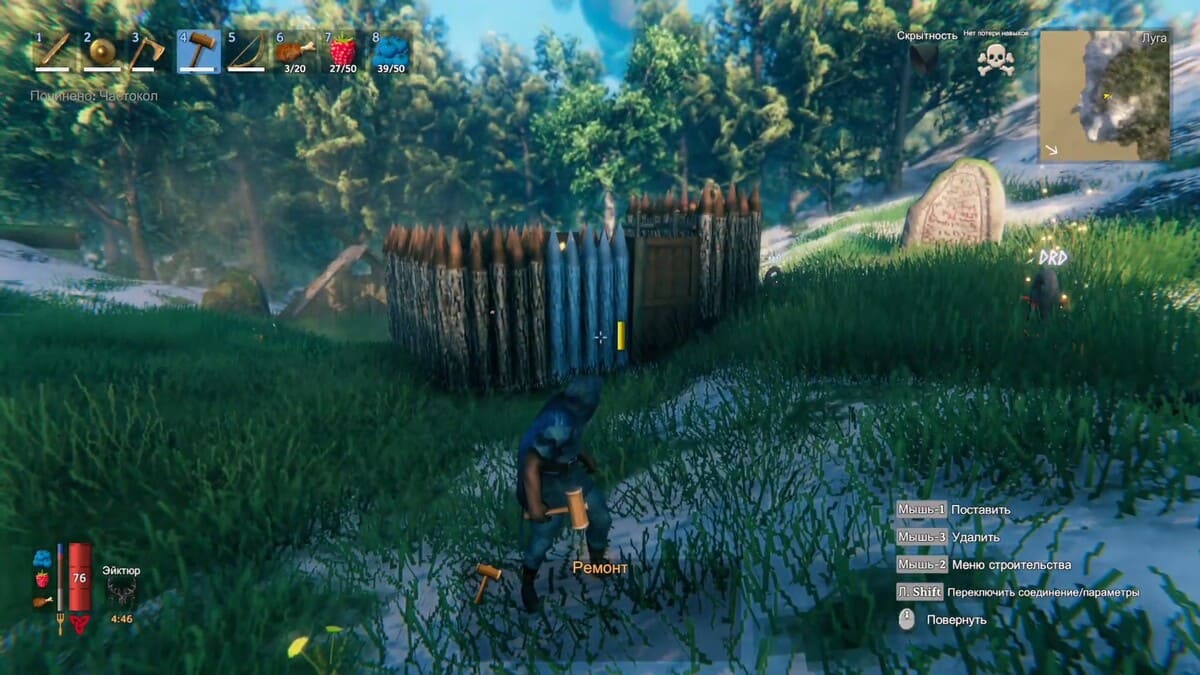Viewport: 1200px width, 675px height.
Task: Select the blueberries in hotbar slot 8
Action: [x=390, y=51]
